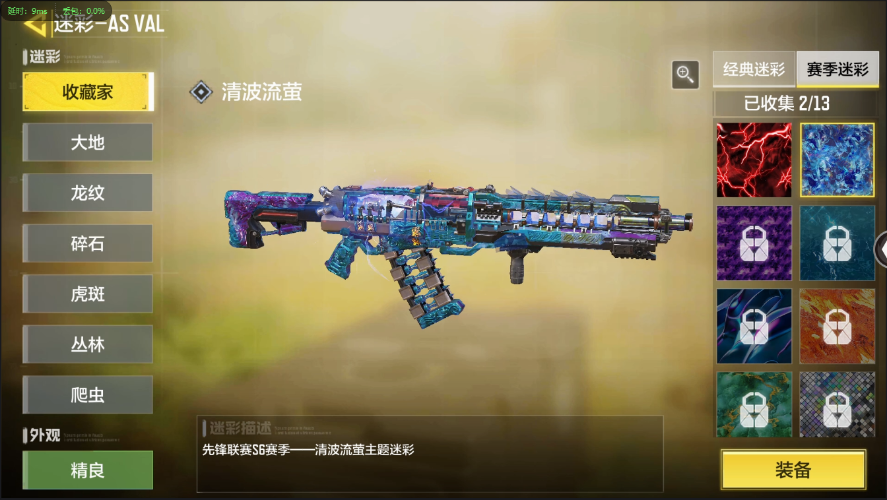This screenshot has height=500, width=887.
Task: Choose the 丛林 camo category
Action: tap(88, 345)
